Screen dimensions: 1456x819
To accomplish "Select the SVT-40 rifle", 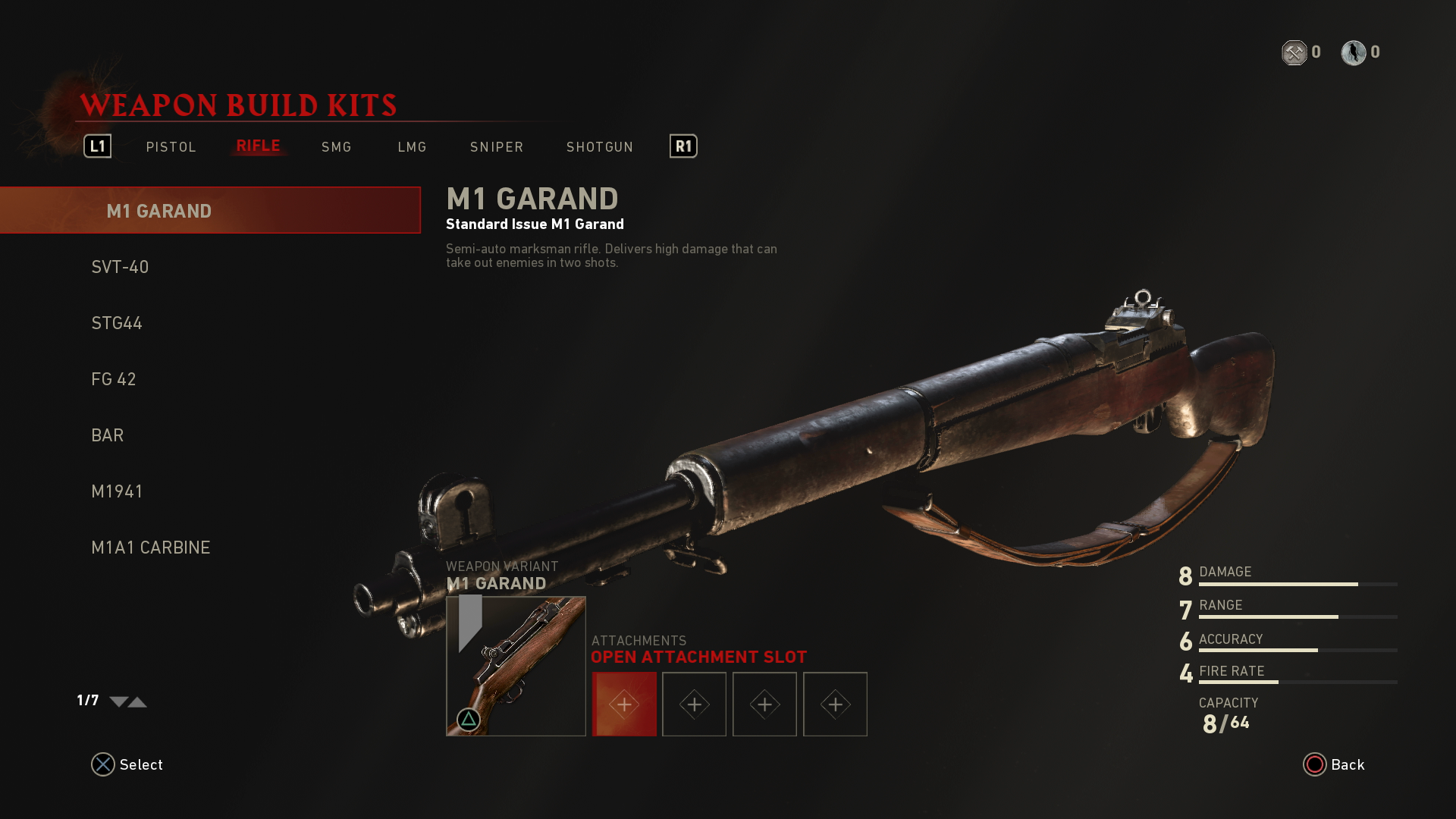I will coord(120,266).
